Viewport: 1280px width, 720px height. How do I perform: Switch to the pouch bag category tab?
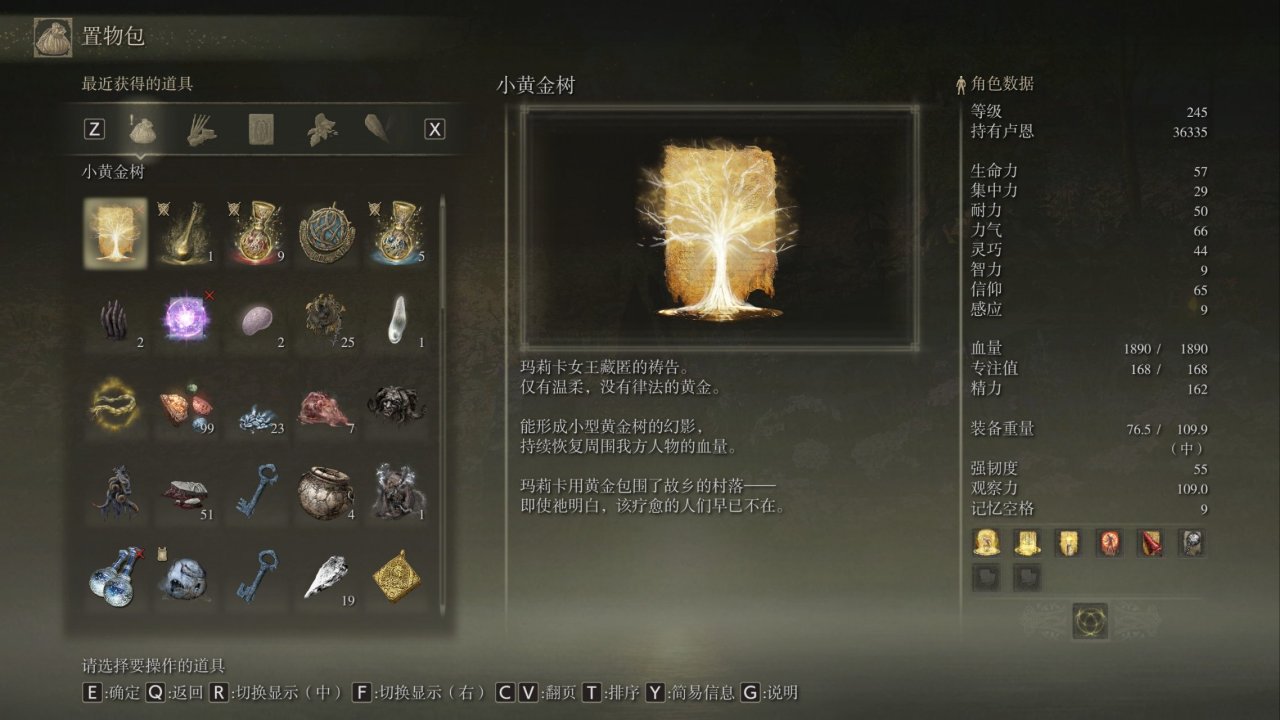pyautogui.click(x=142, y=129)
